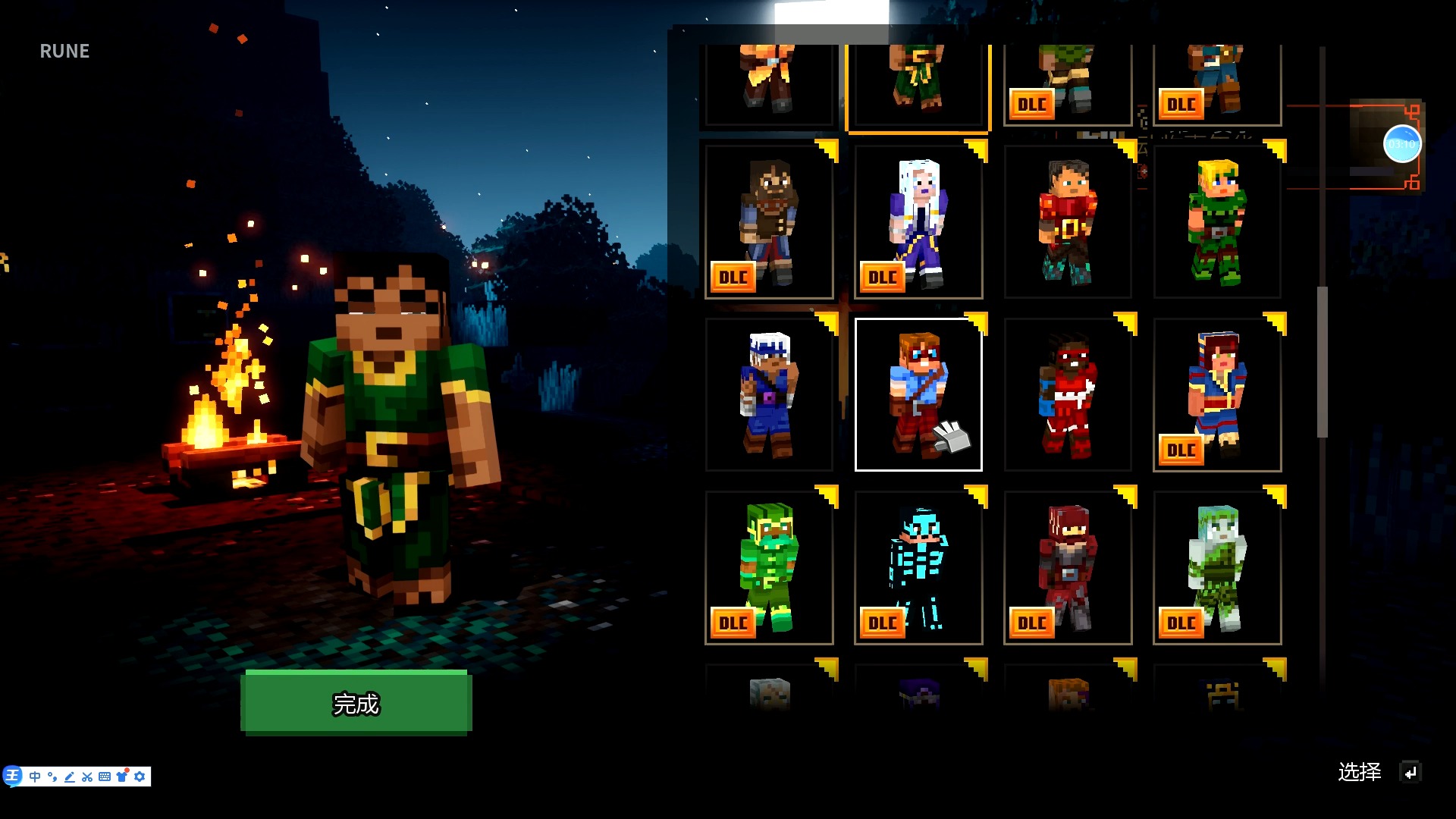This screenshot has height=819, width=1456.
Task: Choose the dark red hooded DLC skin
Action: tap(1068, 567)
